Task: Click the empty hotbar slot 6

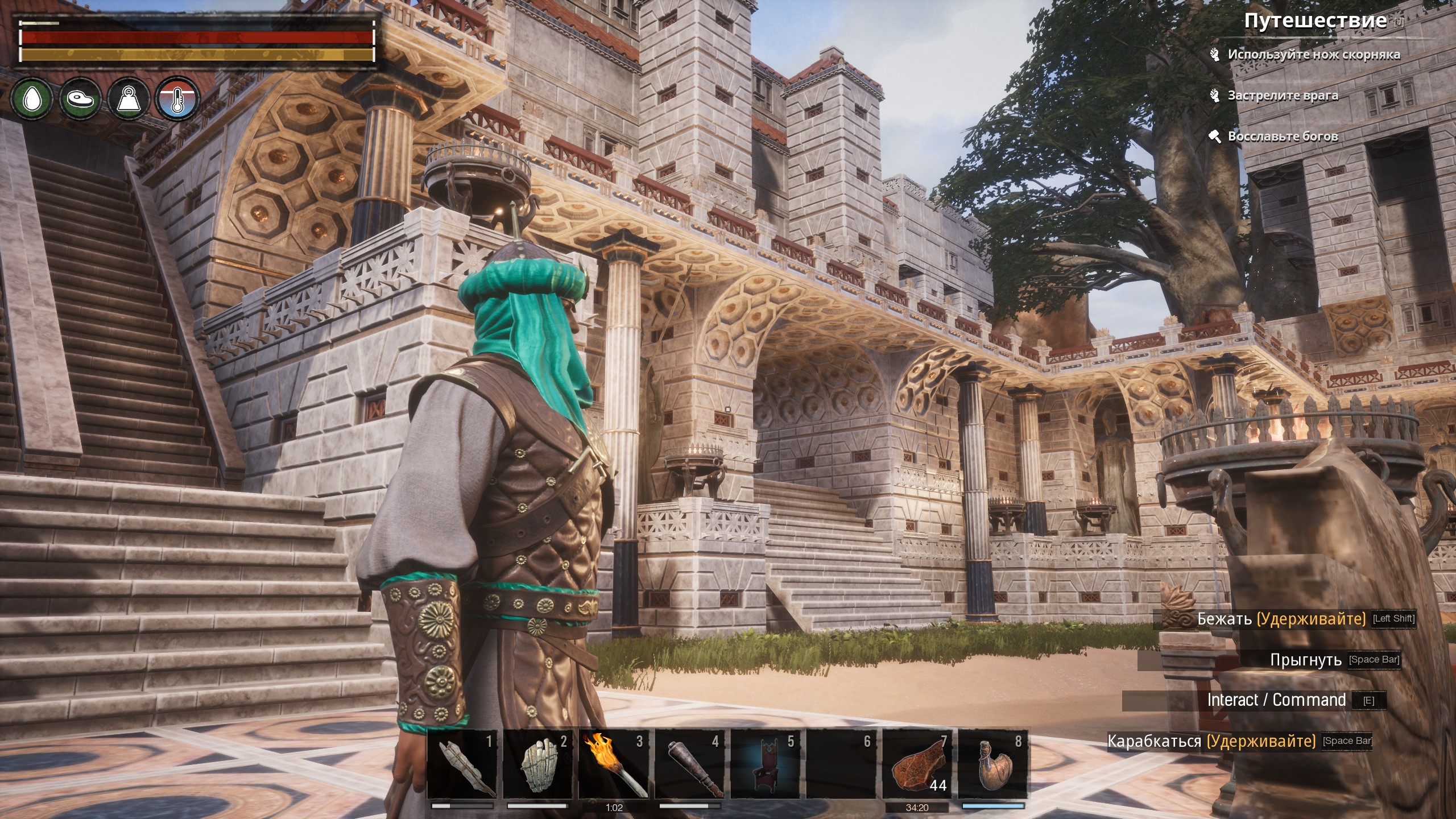Action: [841, 764]
